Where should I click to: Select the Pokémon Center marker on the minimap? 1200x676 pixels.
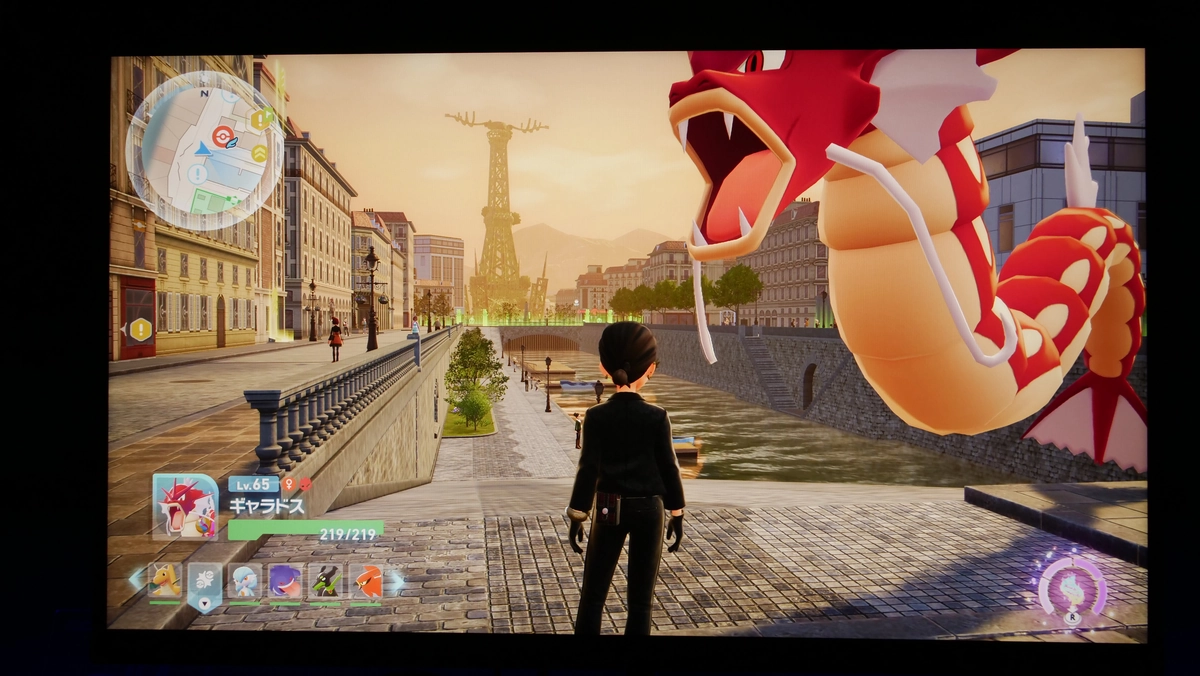point(222,136)
